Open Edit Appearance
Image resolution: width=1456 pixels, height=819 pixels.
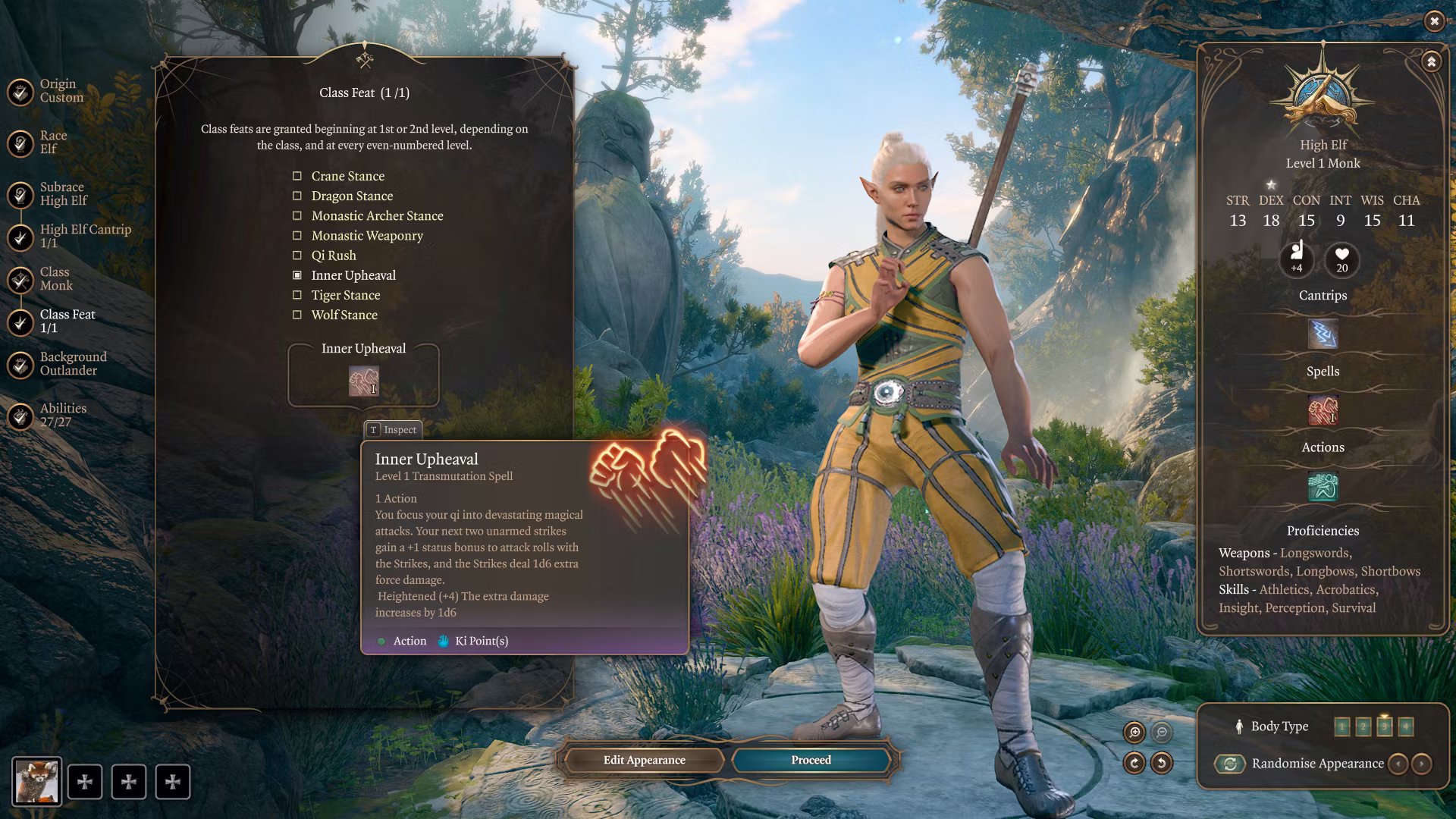pyautogui.click(x=644, y=760)
